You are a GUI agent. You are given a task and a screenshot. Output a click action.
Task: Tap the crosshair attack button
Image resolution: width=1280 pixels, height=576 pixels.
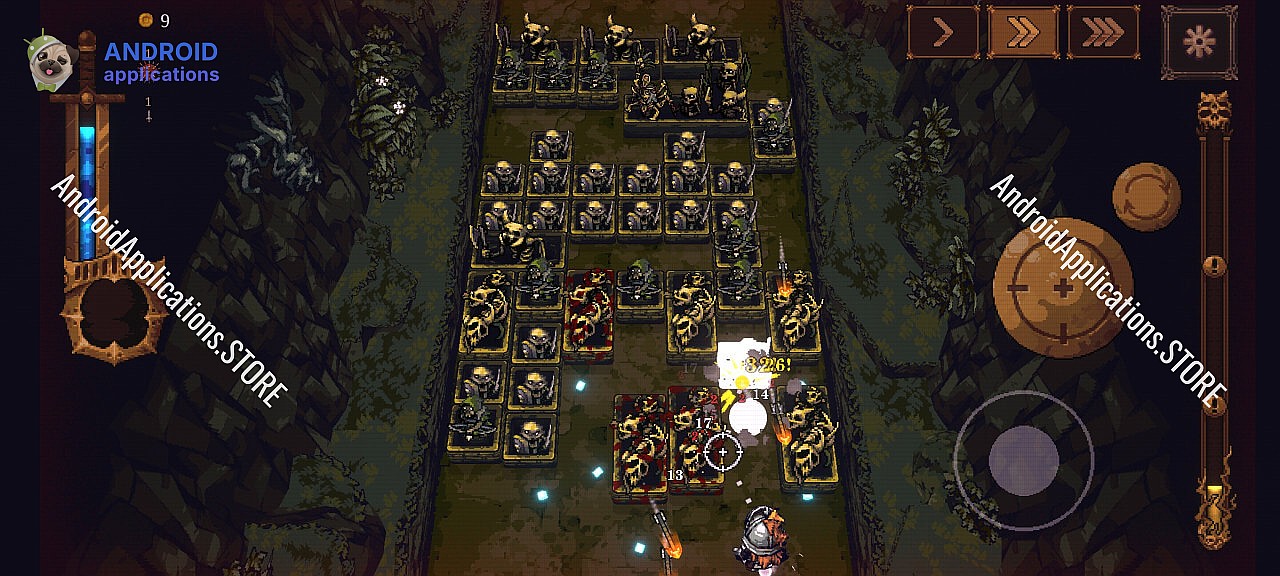tap(1062, 288)
